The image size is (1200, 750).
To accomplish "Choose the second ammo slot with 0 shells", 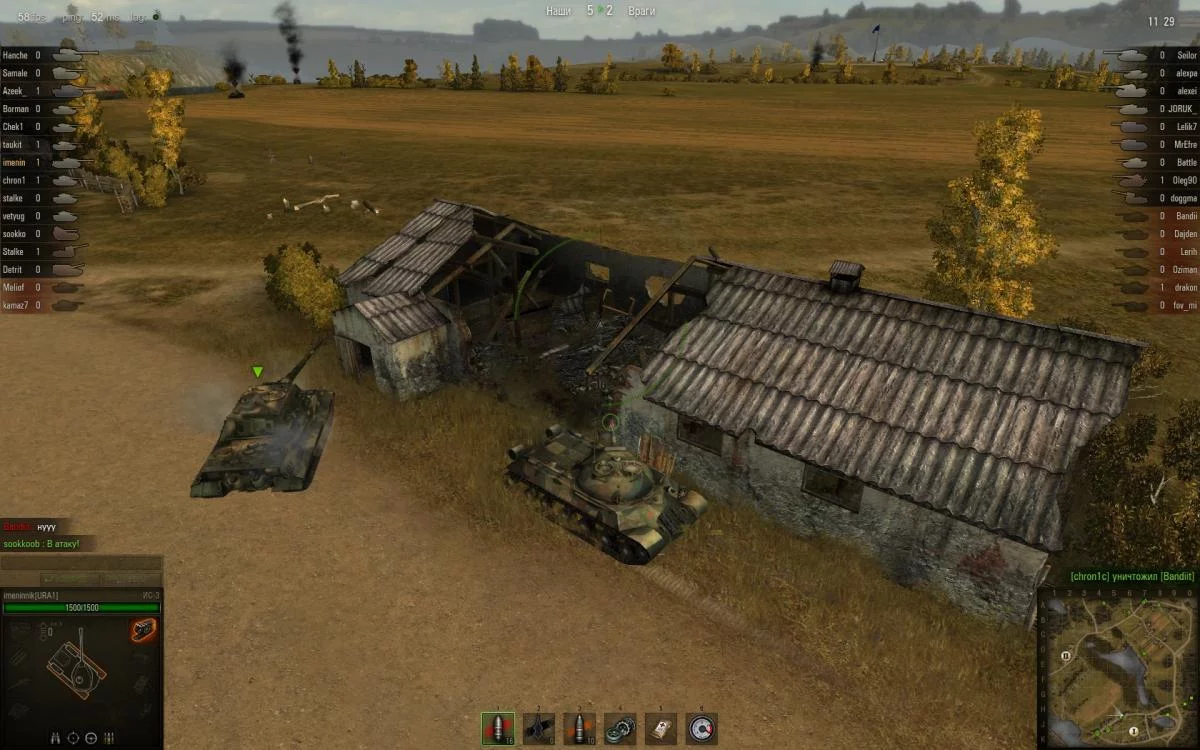I will pyautogui.click(x=539, y=728).
